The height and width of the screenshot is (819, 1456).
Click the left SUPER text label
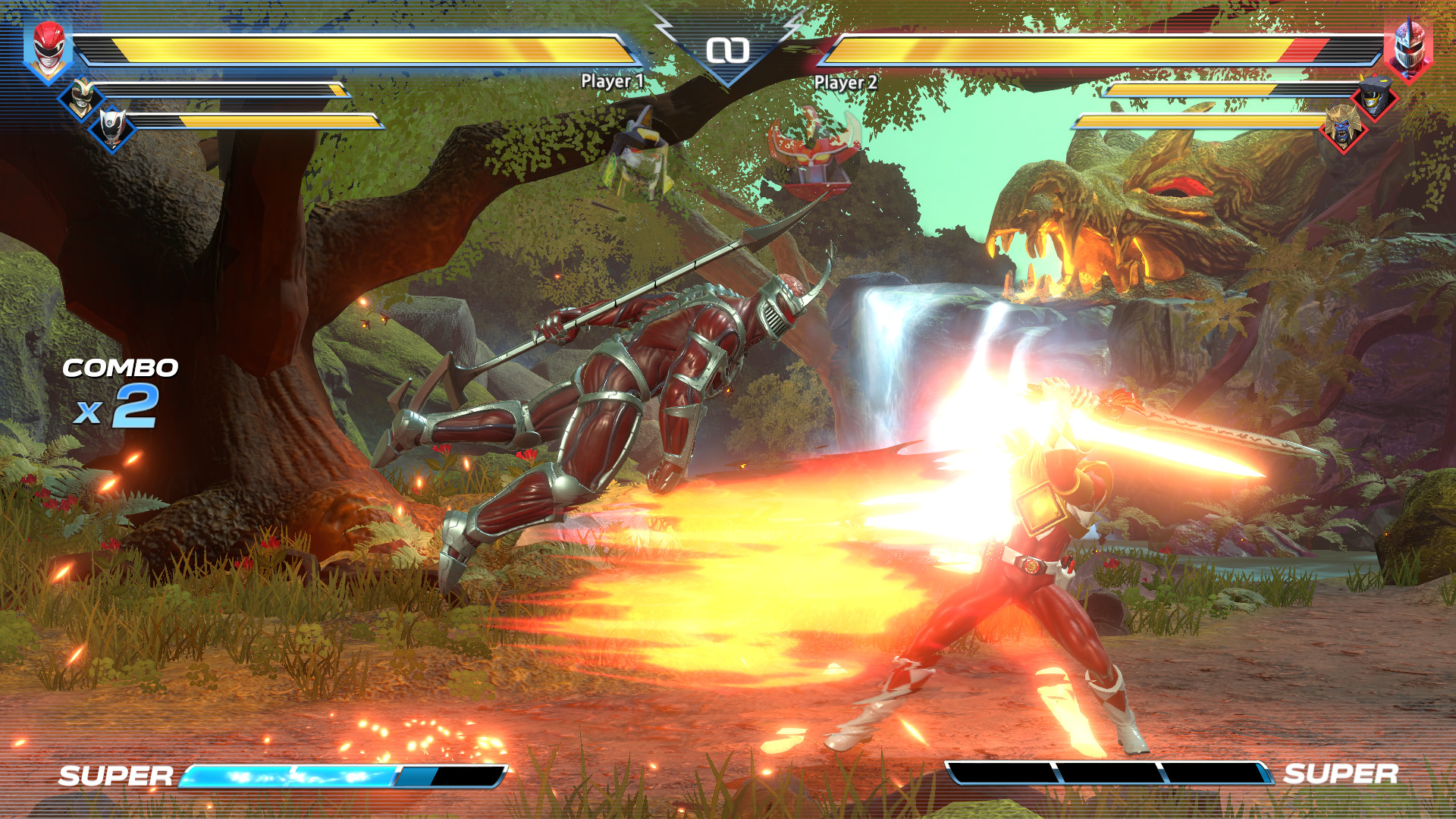coord(115,776)
